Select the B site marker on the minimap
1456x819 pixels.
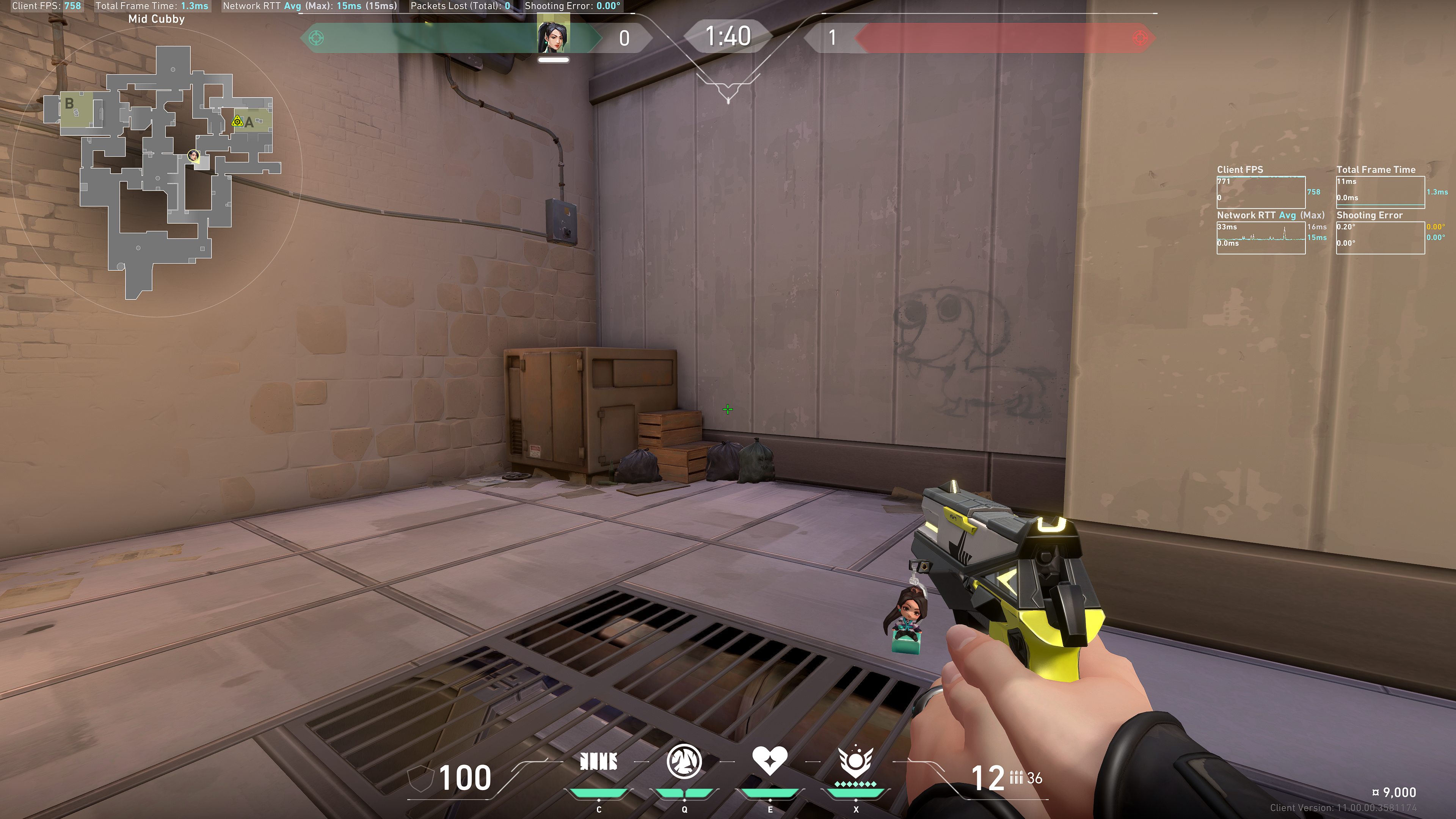pos(69,104)
